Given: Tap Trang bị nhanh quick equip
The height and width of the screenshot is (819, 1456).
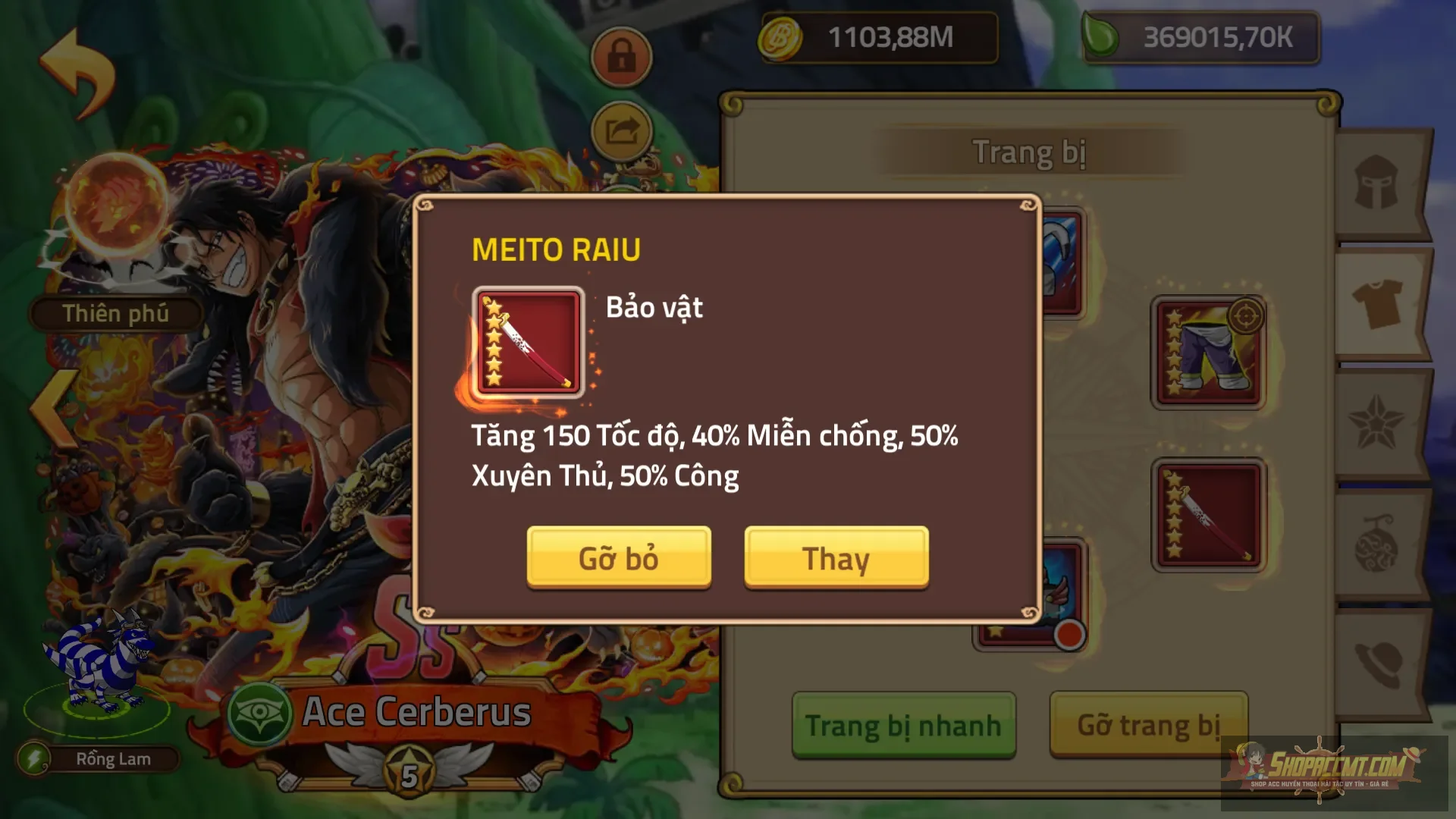Looking at the screenshot, I should coord(903,725).
